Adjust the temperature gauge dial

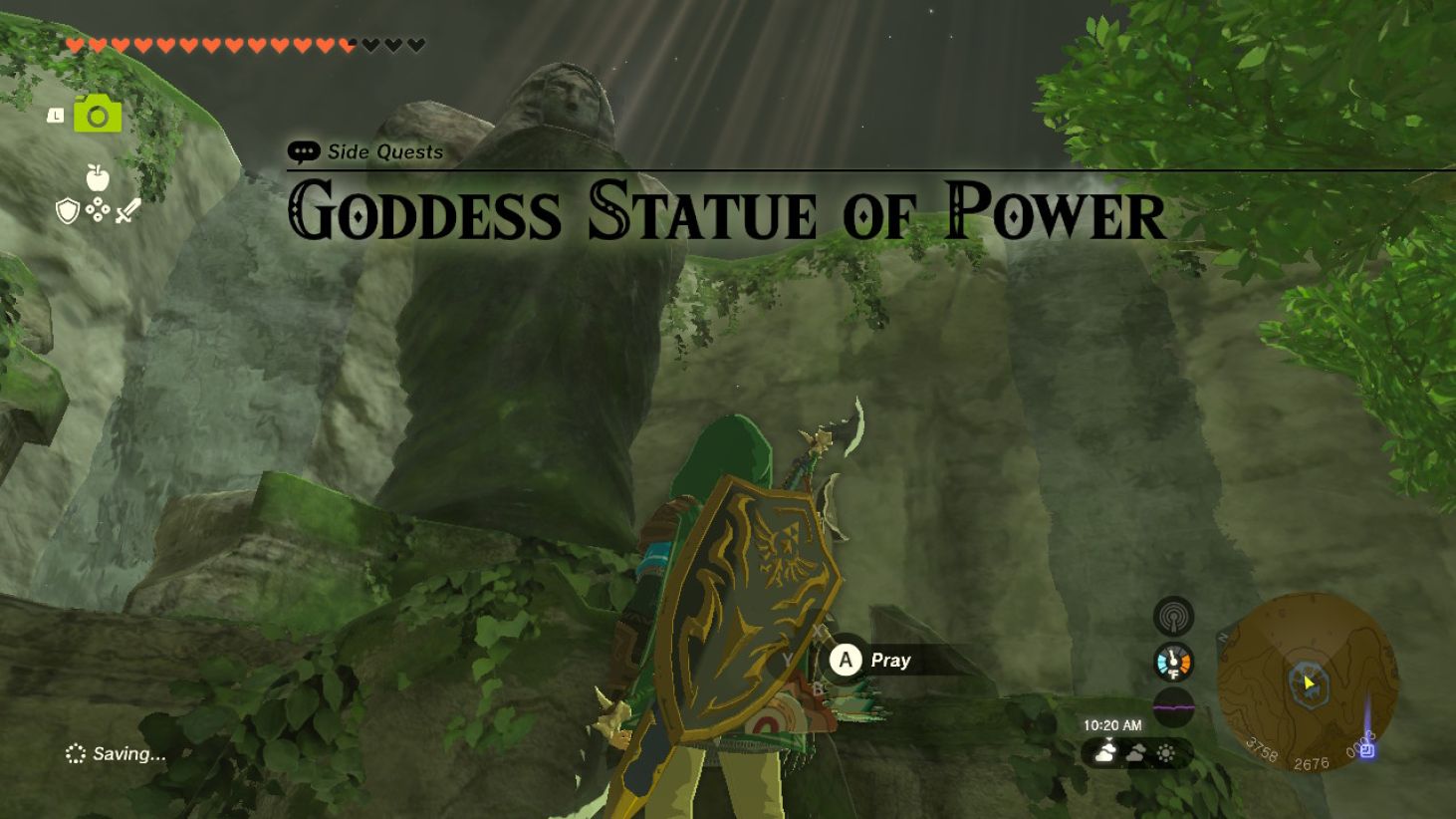tap(1173, 662)
